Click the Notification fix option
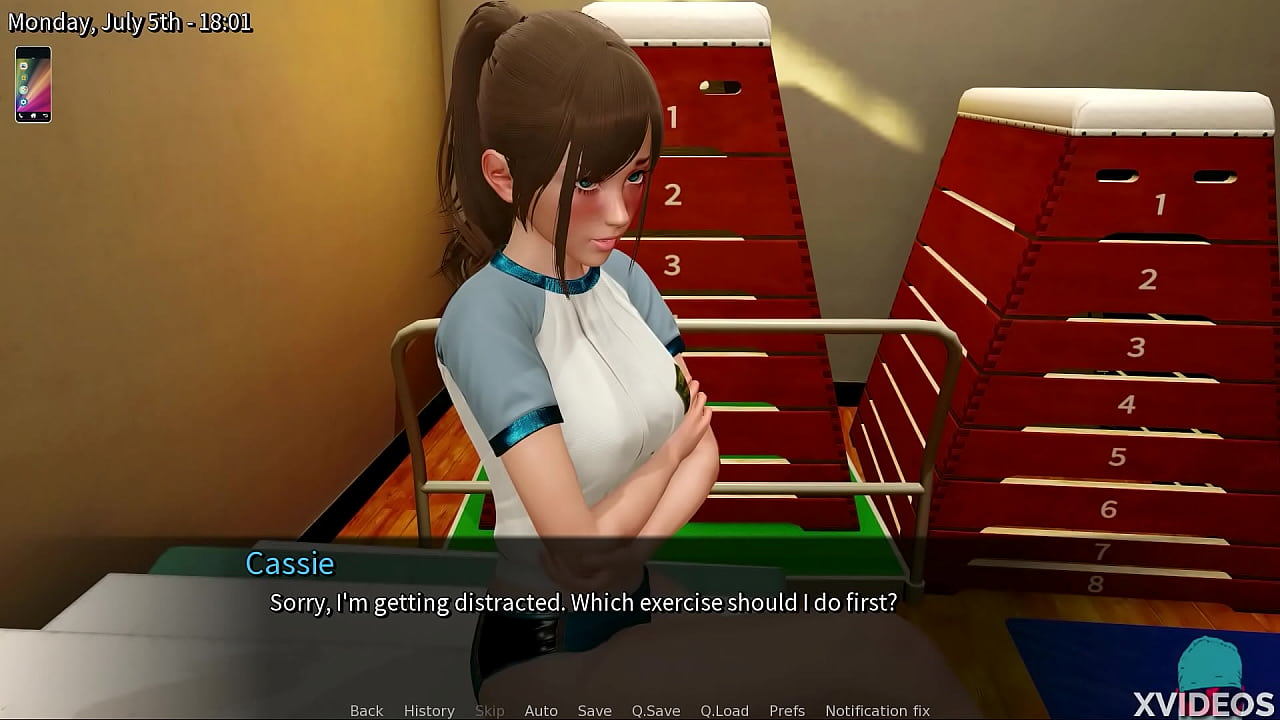The width and height of the screenshot is (1280, 720). [x=877, y=710]
